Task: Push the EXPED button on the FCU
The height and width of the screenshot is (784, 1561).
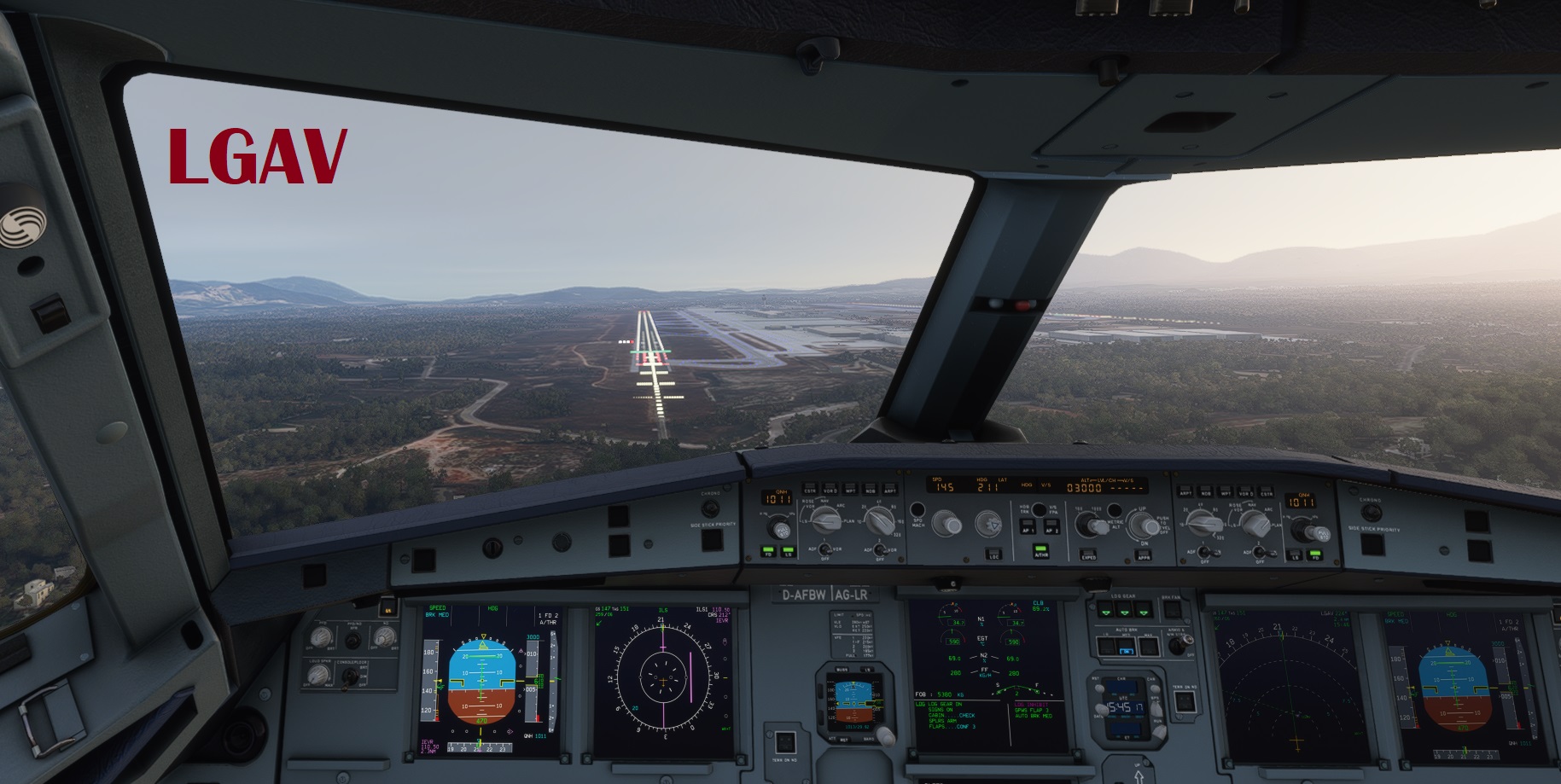Action: pos(1088,555)
